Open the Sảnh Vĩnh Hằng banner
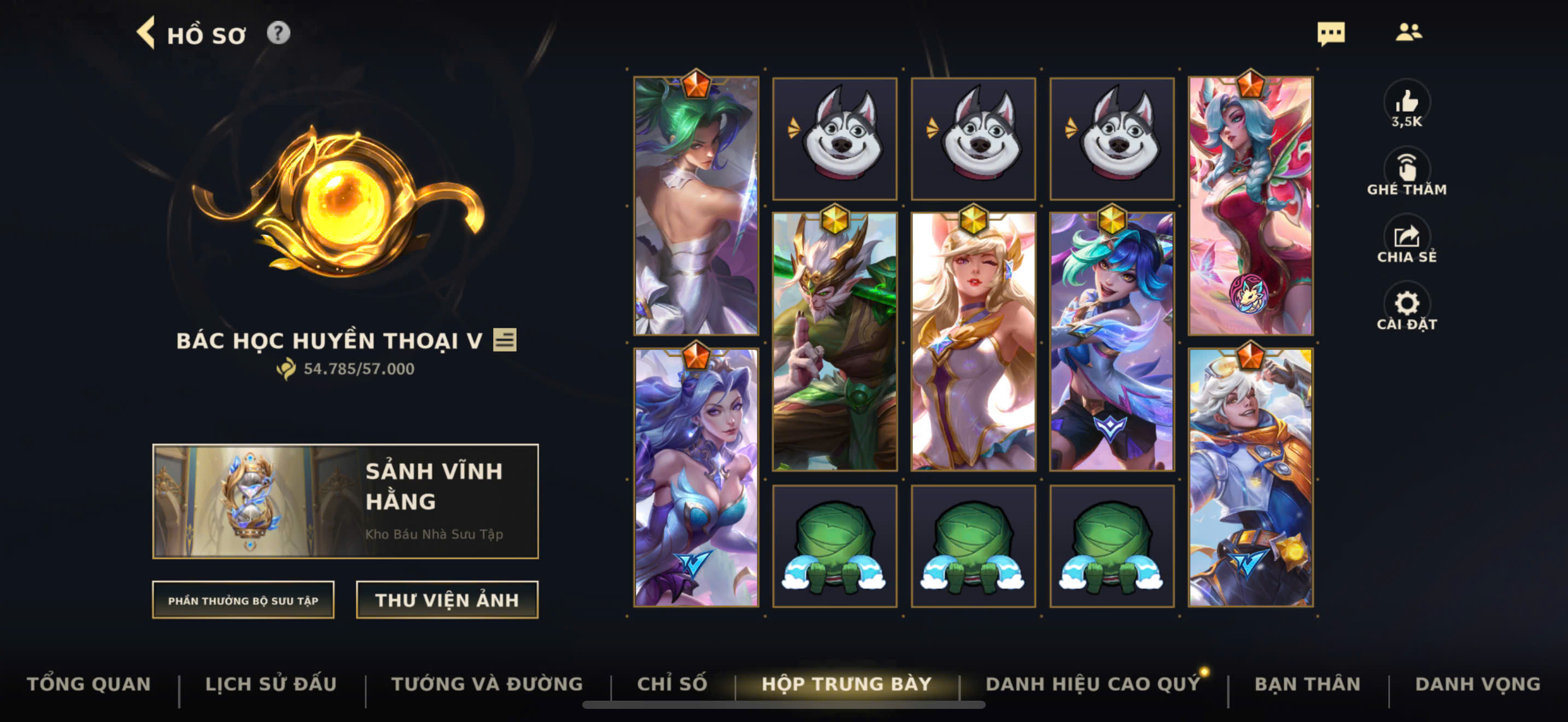The width and height of the screenshot is (1568, 722). click(345, 500)
